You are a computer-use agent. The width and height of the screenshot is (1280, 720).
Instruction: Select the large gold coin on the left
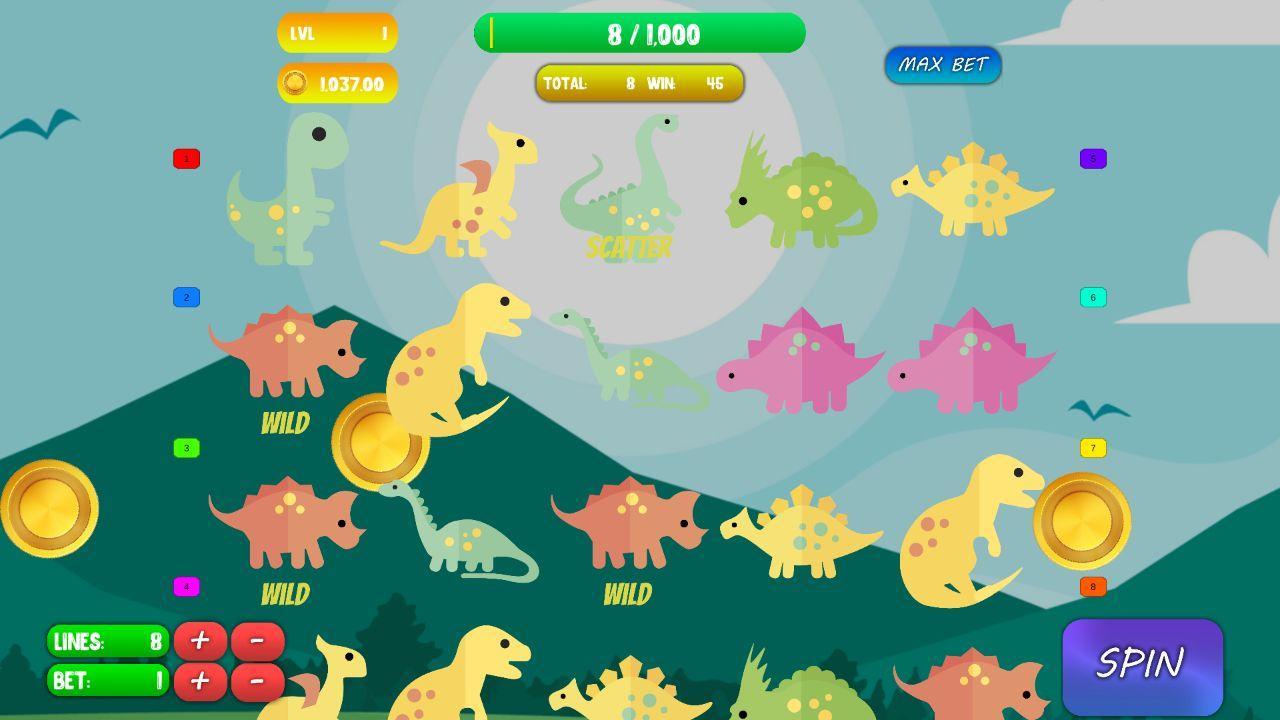(x=48, y=508)
